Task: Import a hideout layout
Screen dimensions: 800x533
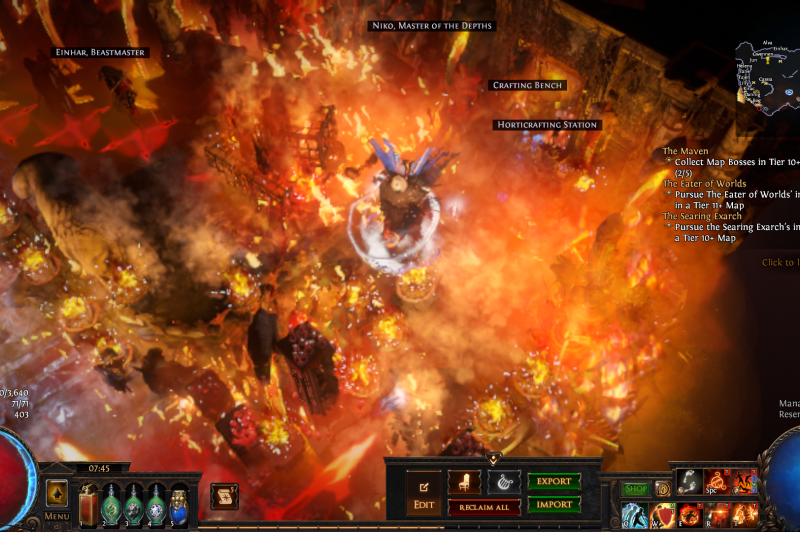Action: [553, 503]
